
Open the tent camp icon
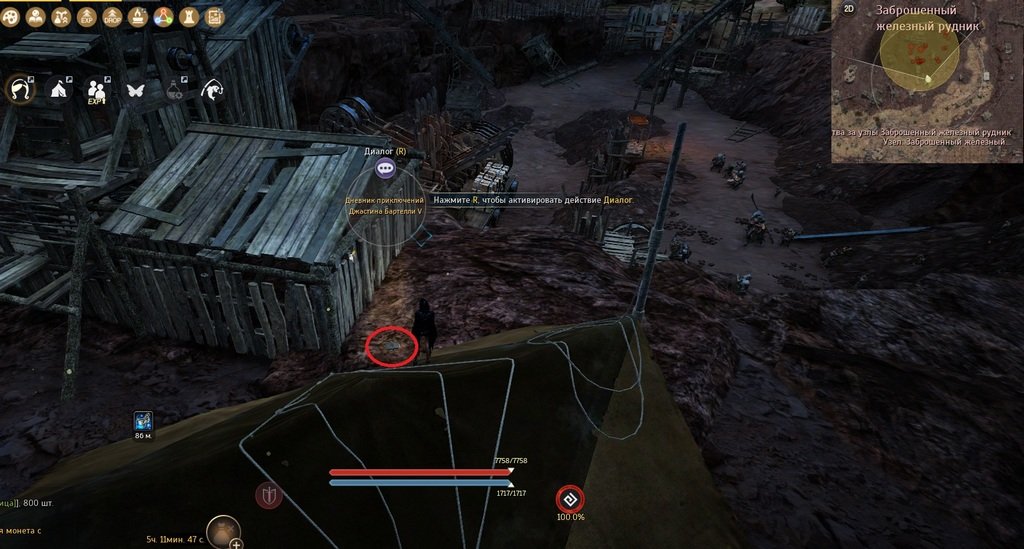pyautogui.click(x=58, y=90)
